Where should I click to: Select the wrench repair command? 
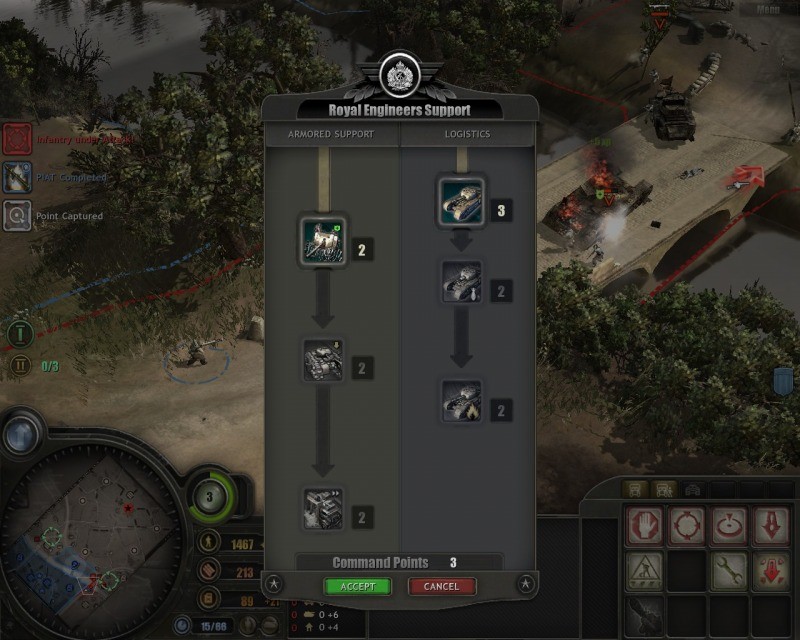(730, 570)
